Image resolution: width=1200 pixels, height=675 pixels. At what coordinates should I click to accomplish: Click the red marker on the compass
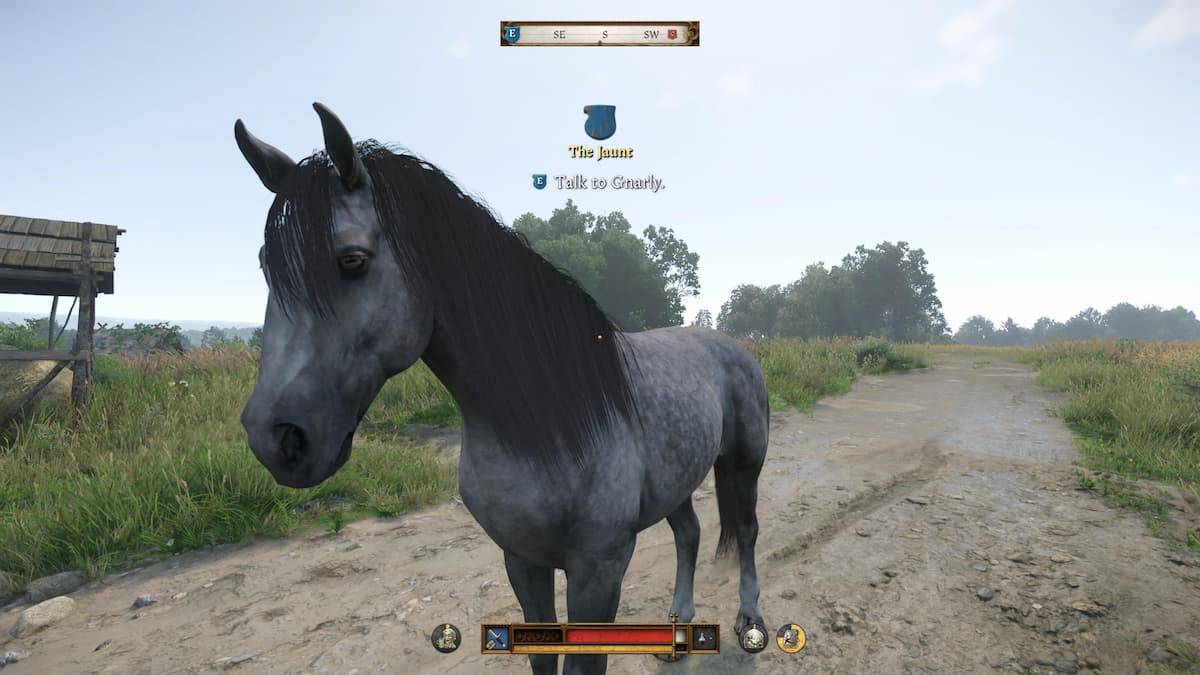click(x=673, y=34)
